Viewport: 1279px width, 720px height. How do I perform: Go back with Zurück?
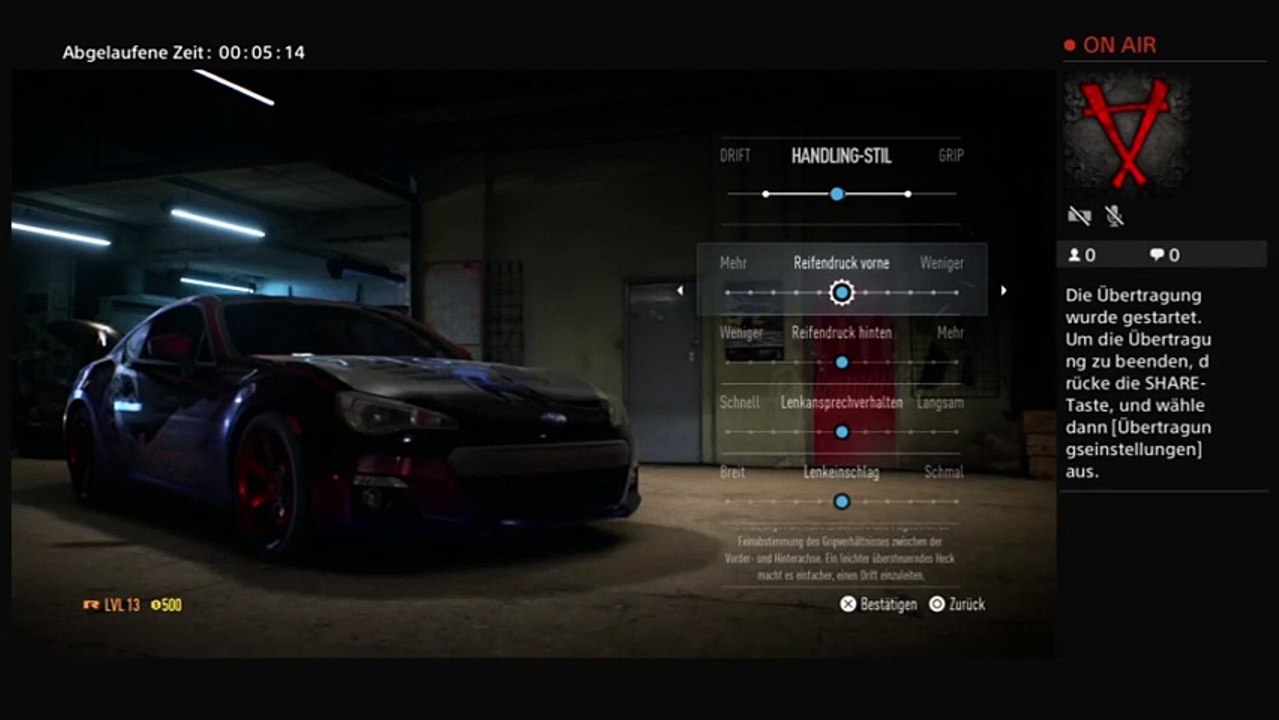click(x=957, y=604)
